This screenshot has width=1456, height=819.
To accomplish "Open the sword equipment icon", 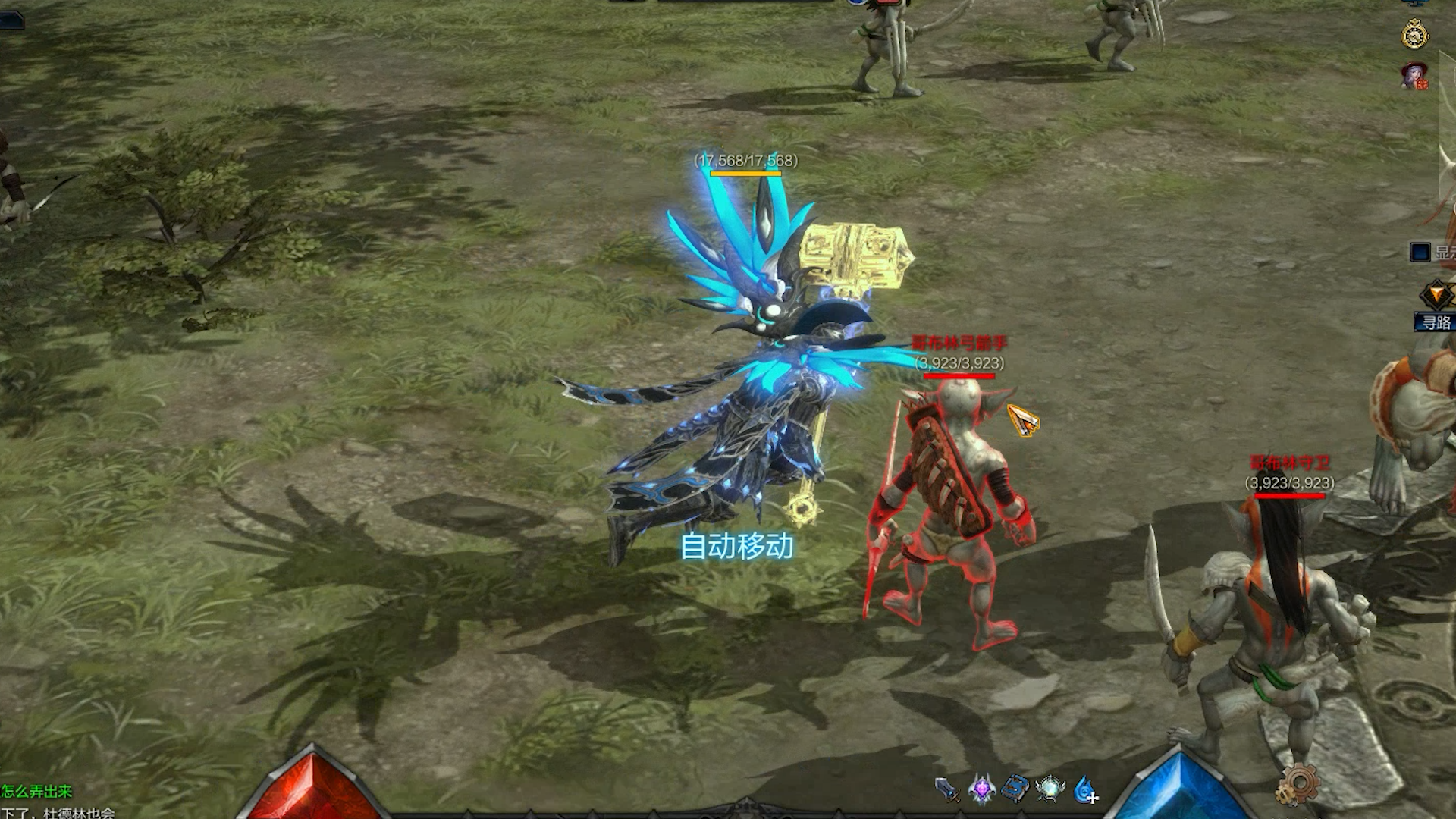I will 946,789.
